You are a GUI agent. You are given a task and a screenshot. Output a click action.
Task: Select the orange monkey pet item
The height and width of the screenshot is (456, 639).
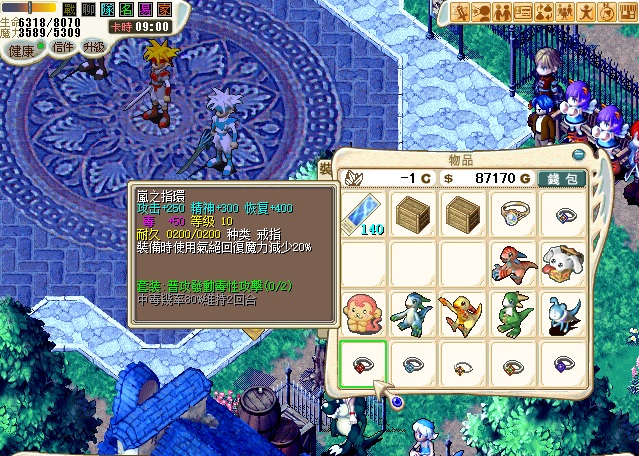click(x=362, y=312)
